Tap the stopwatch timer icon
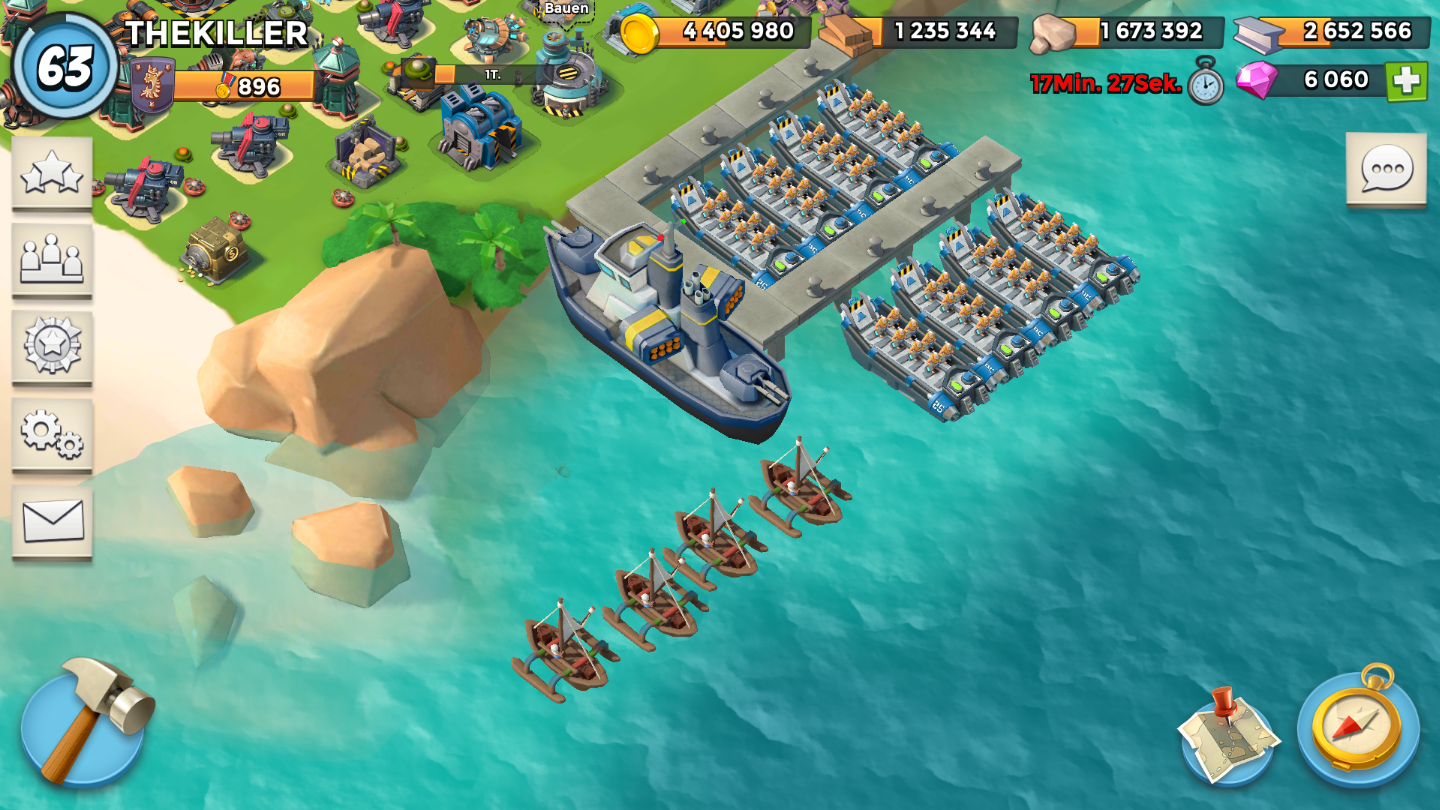1440x810 pixels. (x=1206, y=82)
